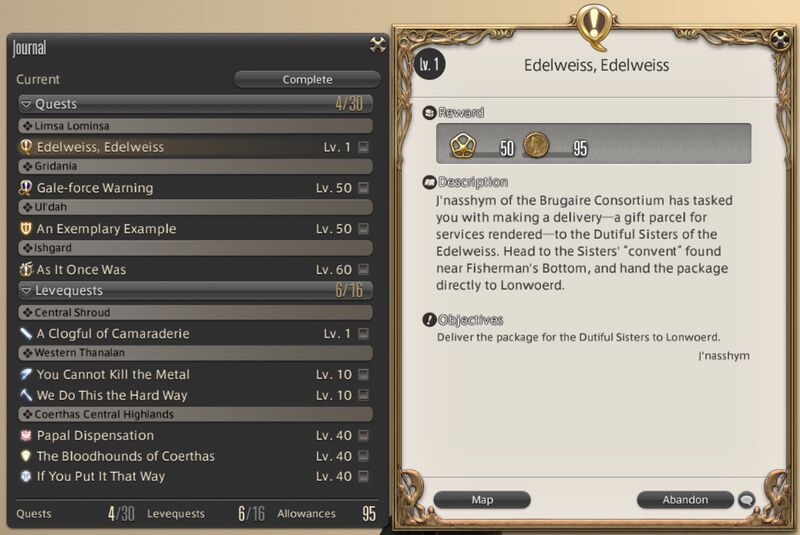Click the speech bubble icon beside Abandon
This screenshot has height=535, width=800.
pyautogui.click(x=746, y=499)
